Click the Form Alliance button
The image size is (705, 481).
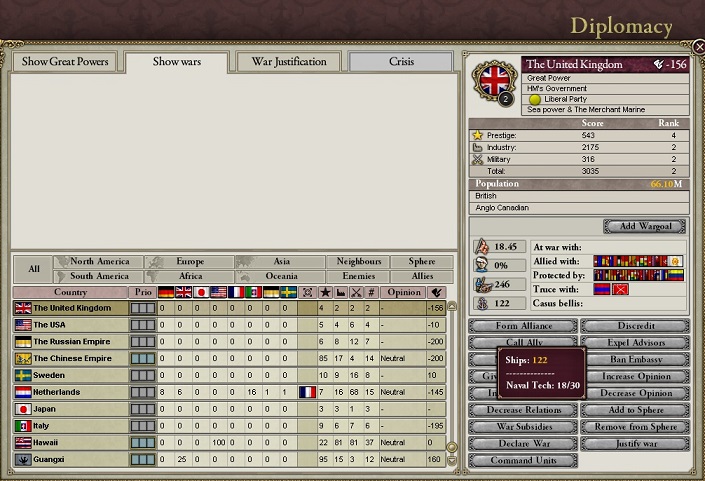523,327
